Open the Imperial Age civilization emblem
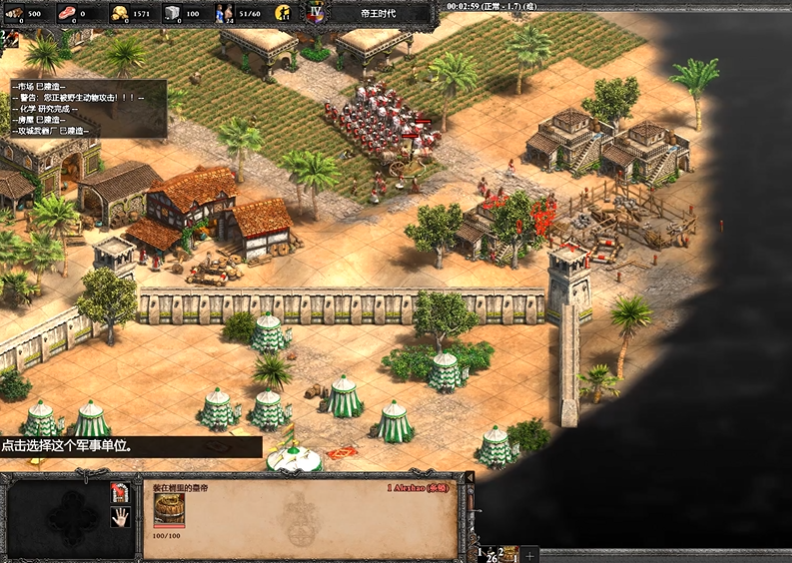Screen dimensions: 792x563 (316, 13)
